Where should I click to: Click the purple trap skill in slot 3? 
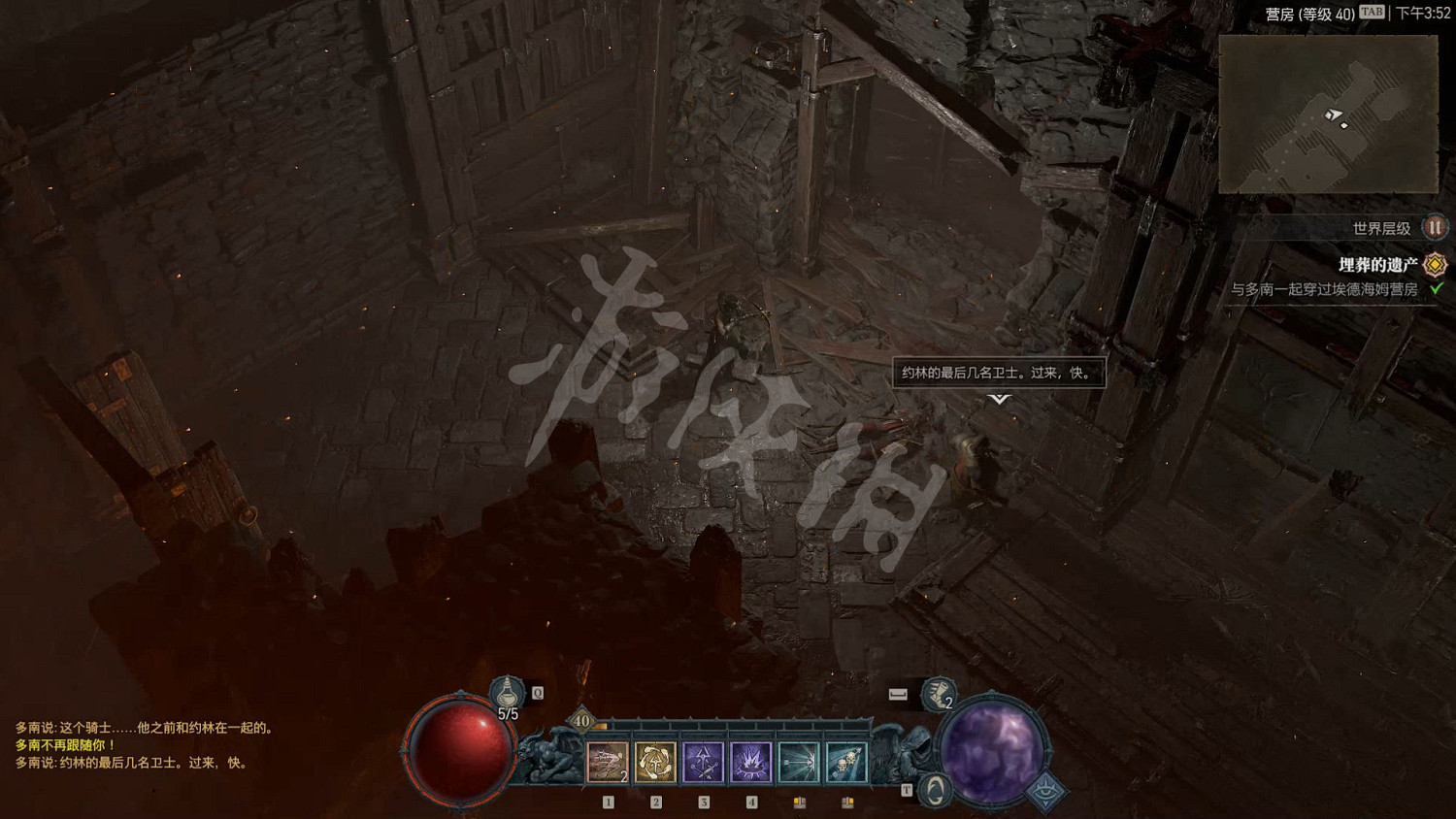tap(705, 761)
